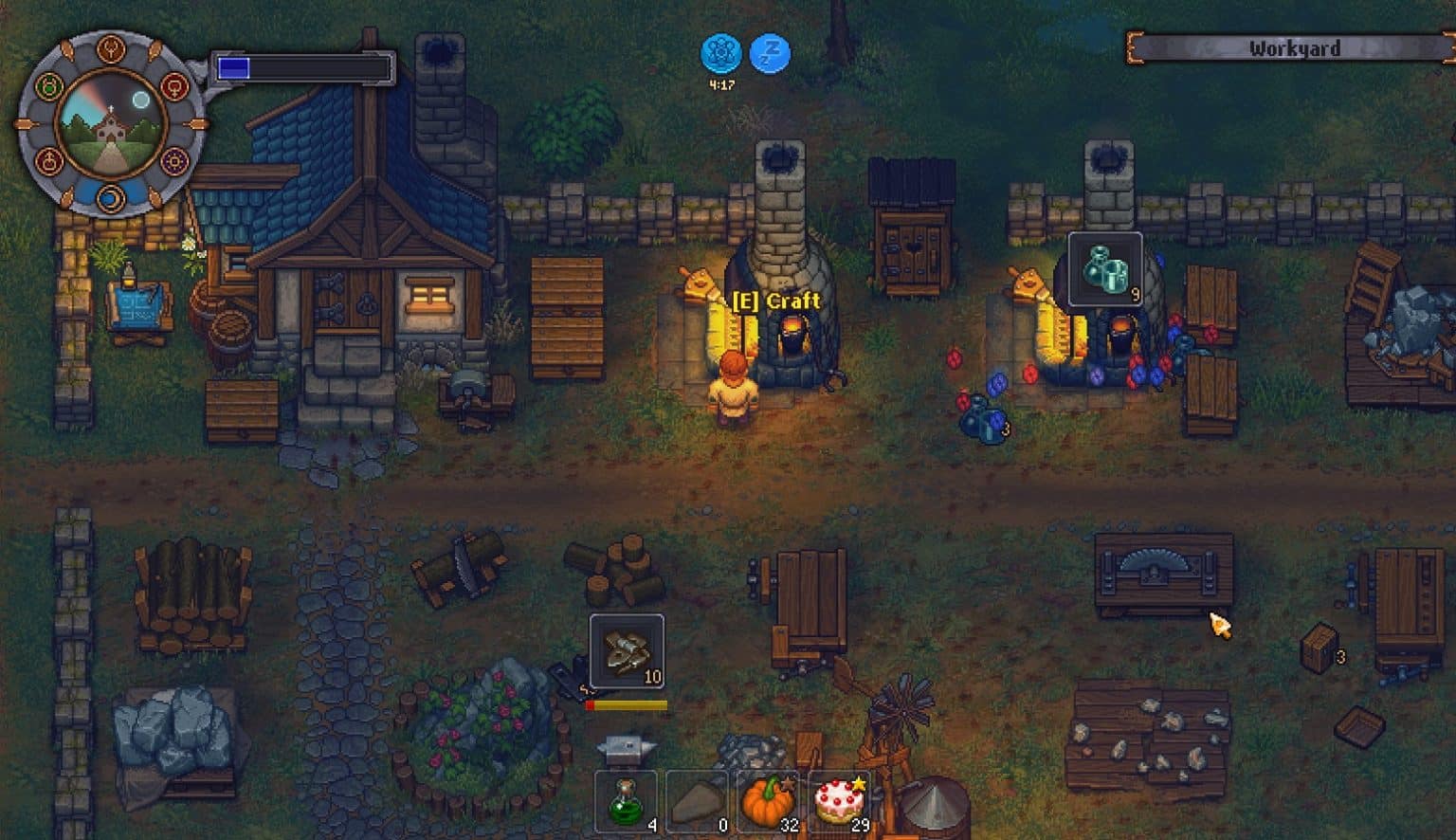This screenshot has width=1456, height=840.
Task: Toggle the green nature symbol on the dial
Action: pos(50,85)
